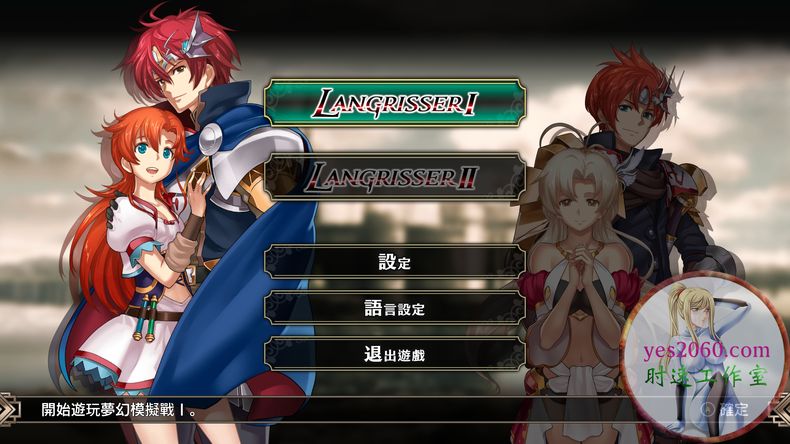Choose the Langrisser II menu entry
790x444 pixels.
395,176
